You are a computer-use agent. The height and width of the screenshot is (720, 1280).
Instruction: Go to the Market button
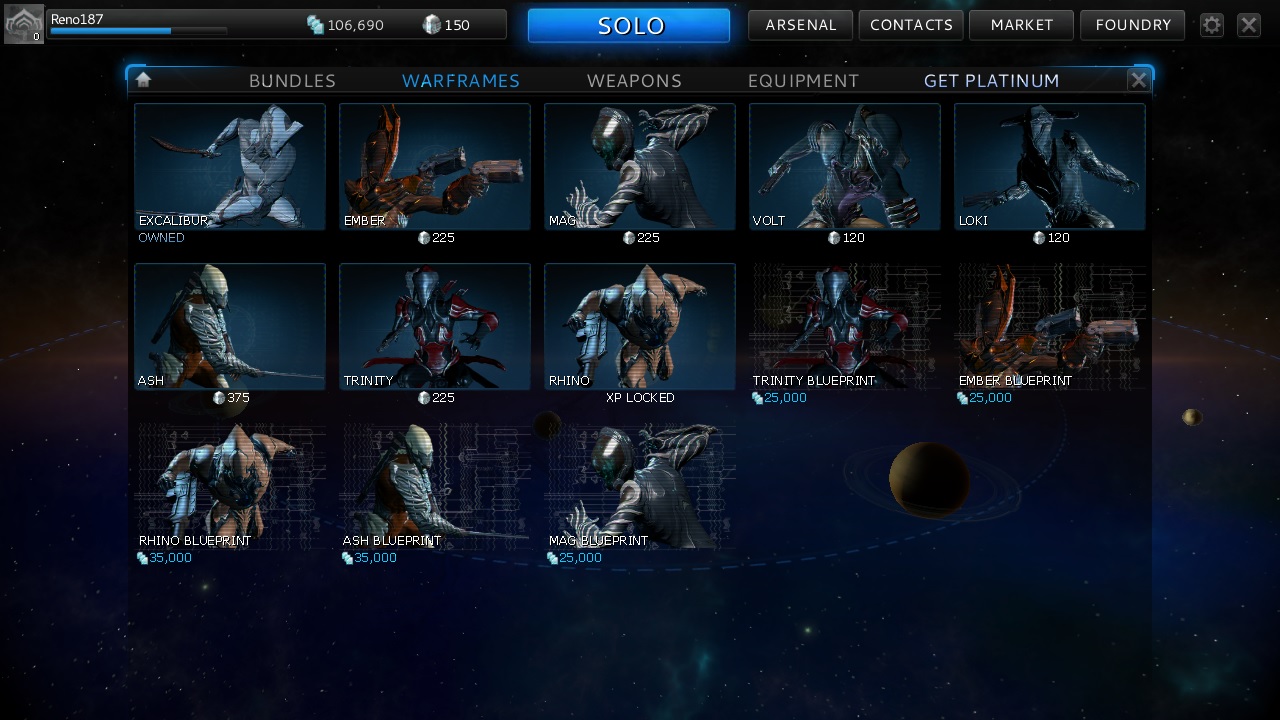pos(1021,25)
